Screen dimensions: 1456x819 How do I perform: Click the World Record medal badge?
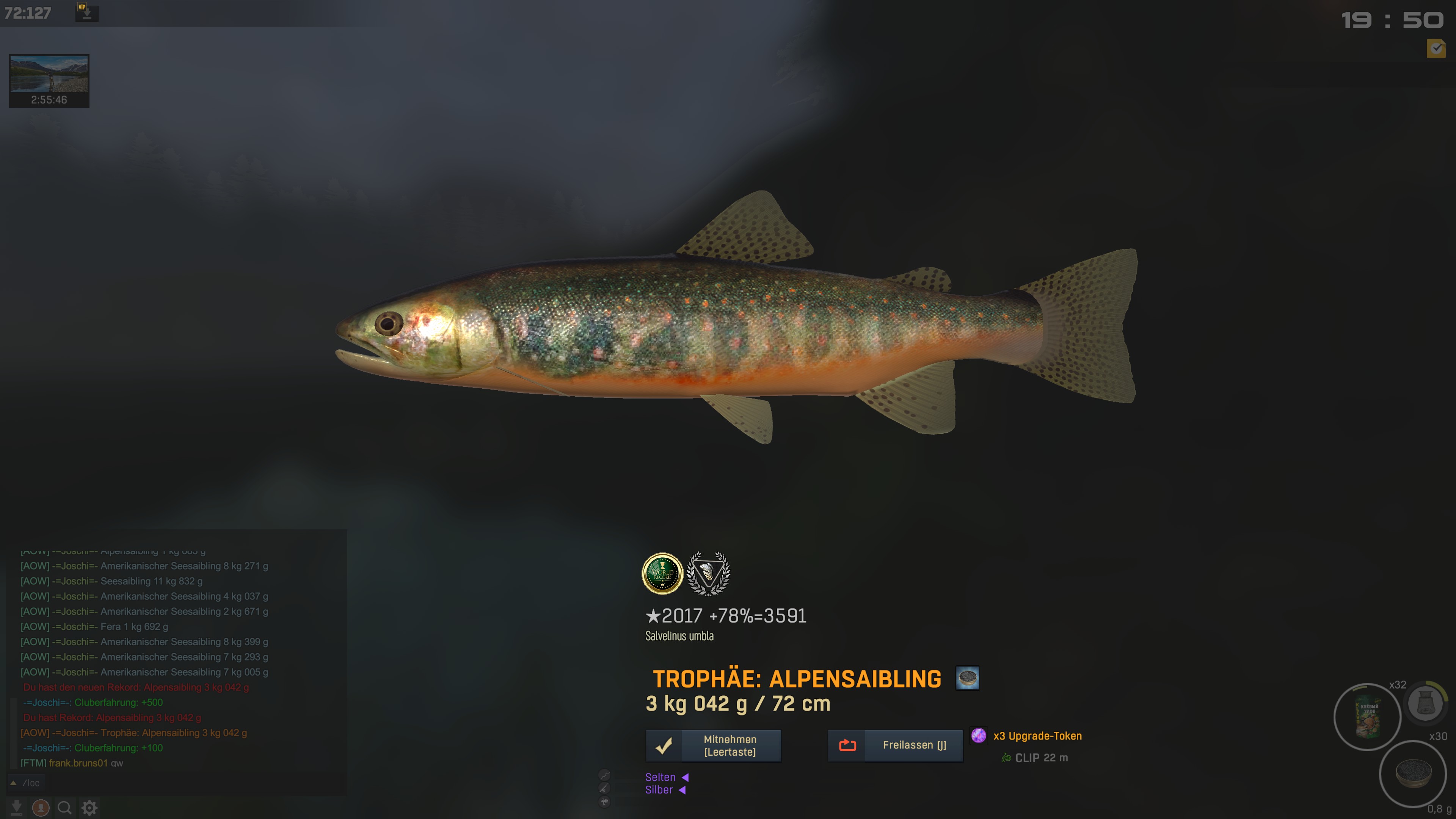click(x=662, y=574)
